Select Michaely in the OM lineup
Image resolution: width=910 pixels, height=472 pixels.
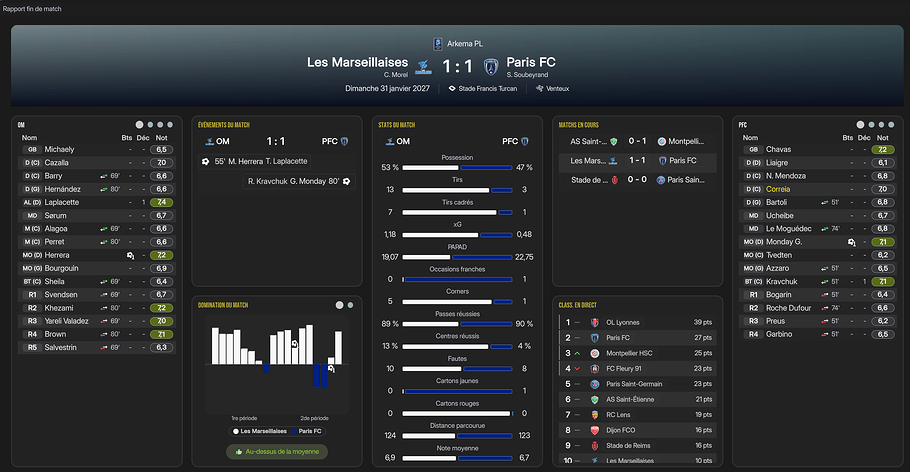60,149
